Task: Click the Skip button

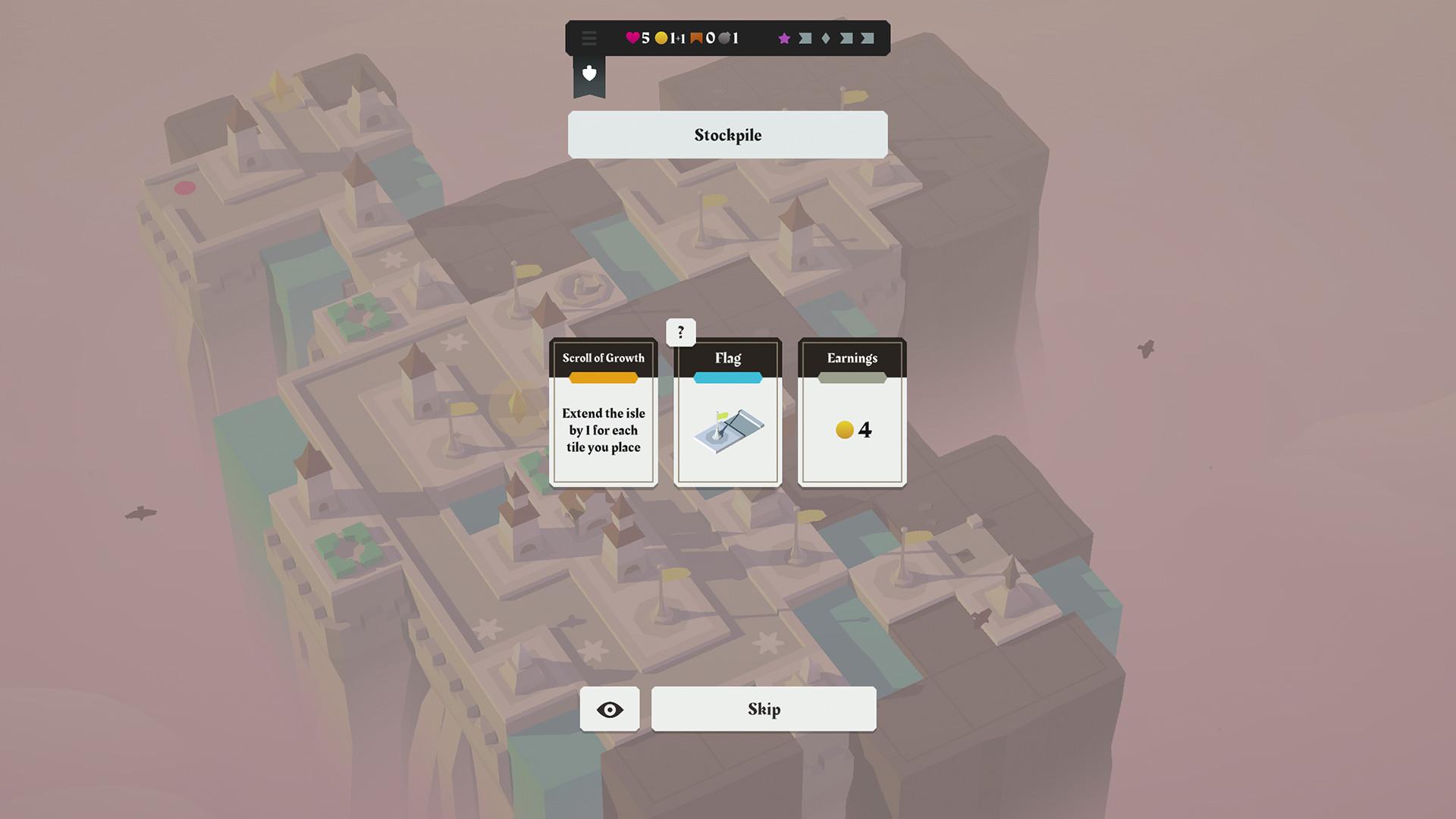Action: [763, 708]
